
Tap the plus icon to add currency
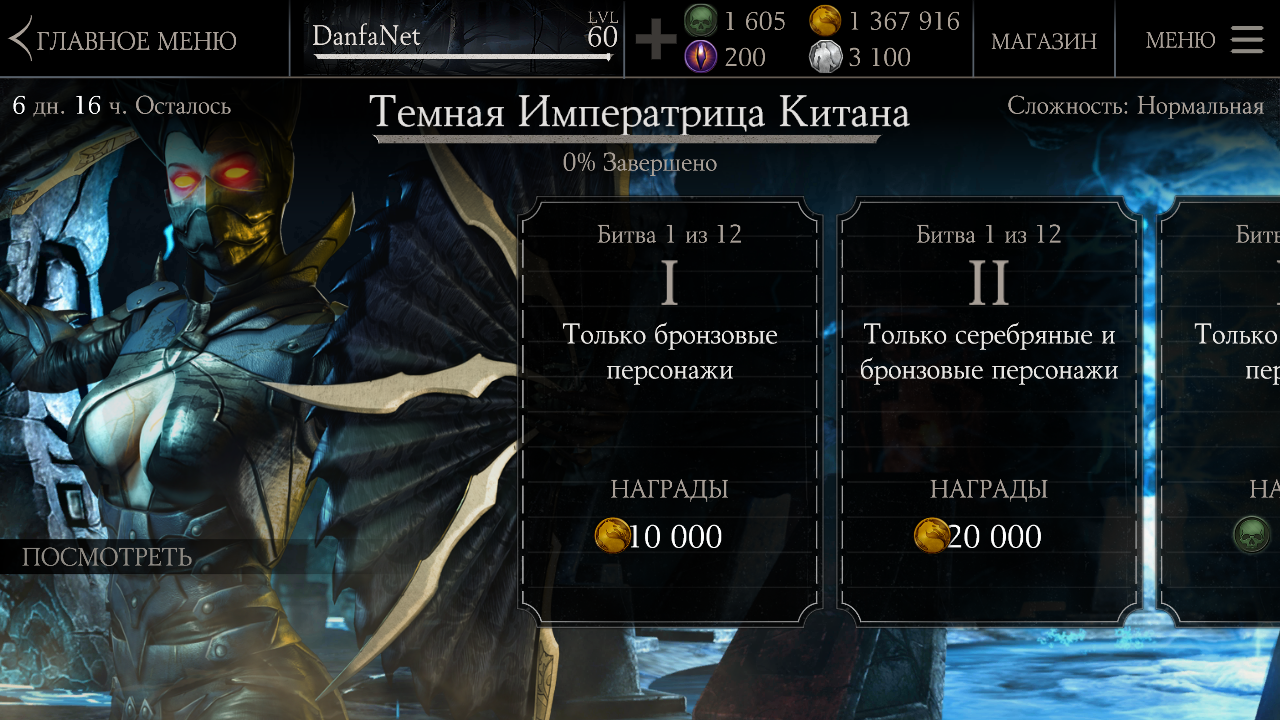click(x=655, y=40)
